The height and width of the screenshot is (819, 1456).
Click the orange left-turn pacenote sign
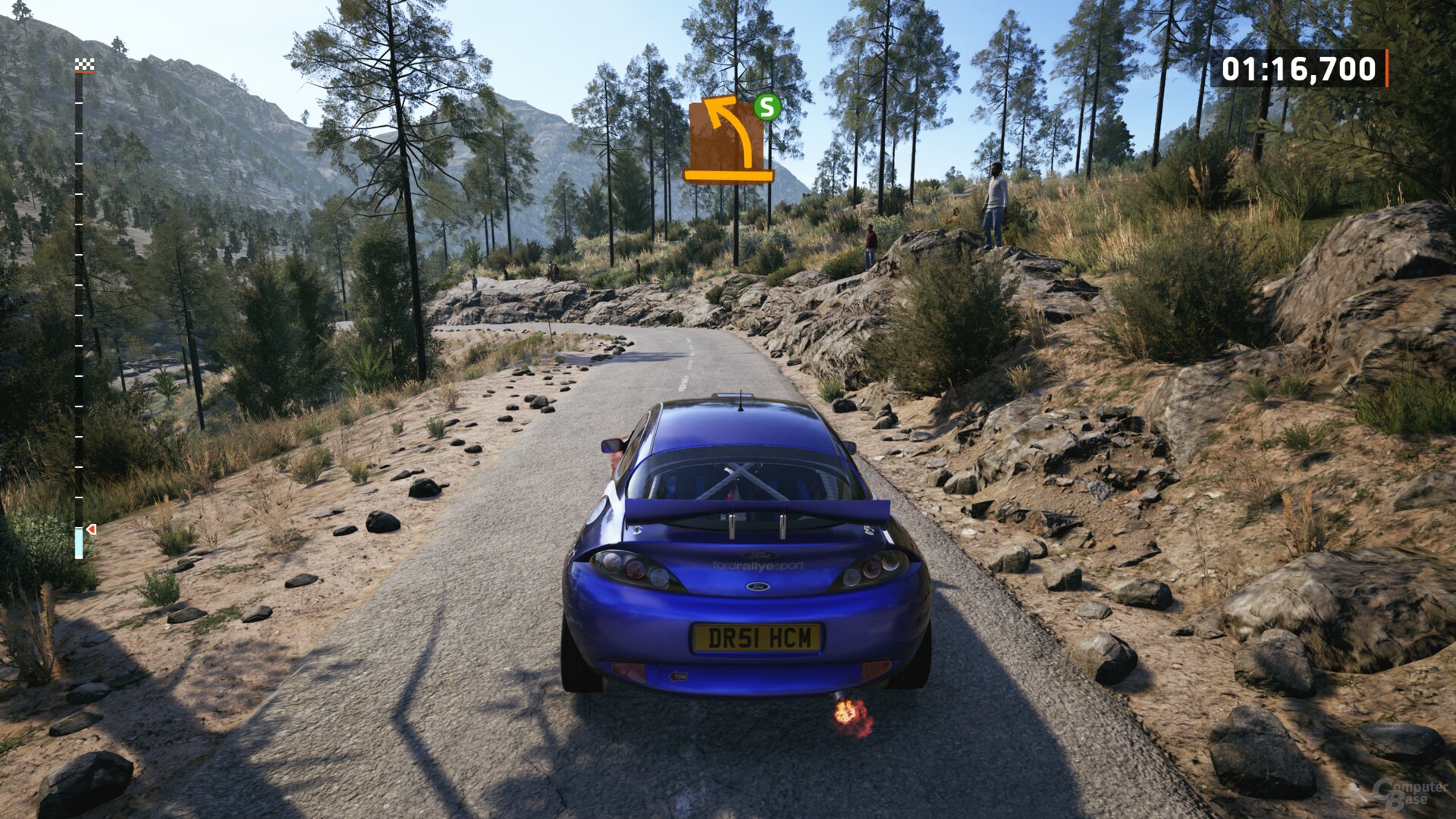pos(726,140)
